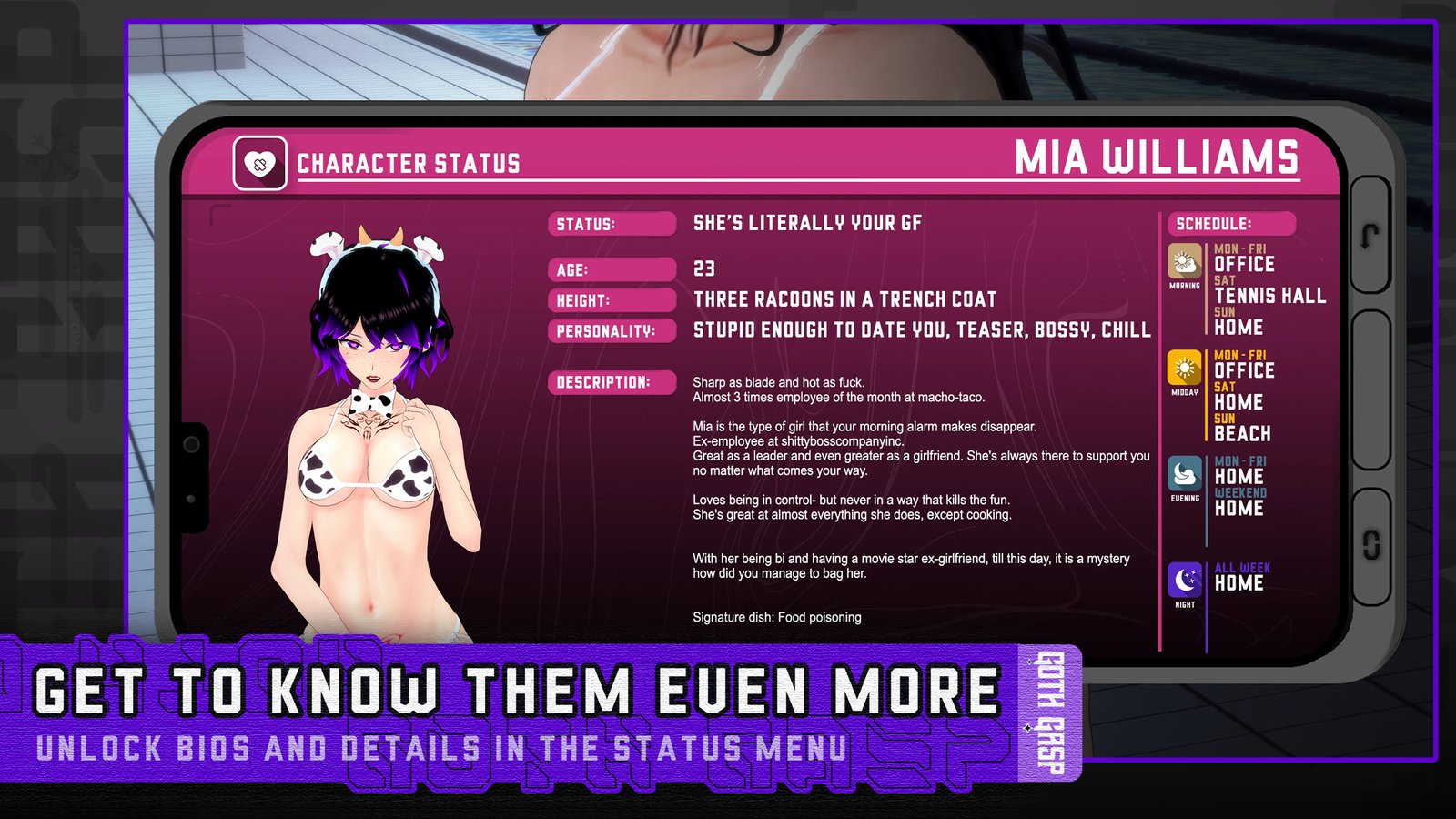
Task: Select the Night moon schedule icon
Action: [x=1185, y=580]
